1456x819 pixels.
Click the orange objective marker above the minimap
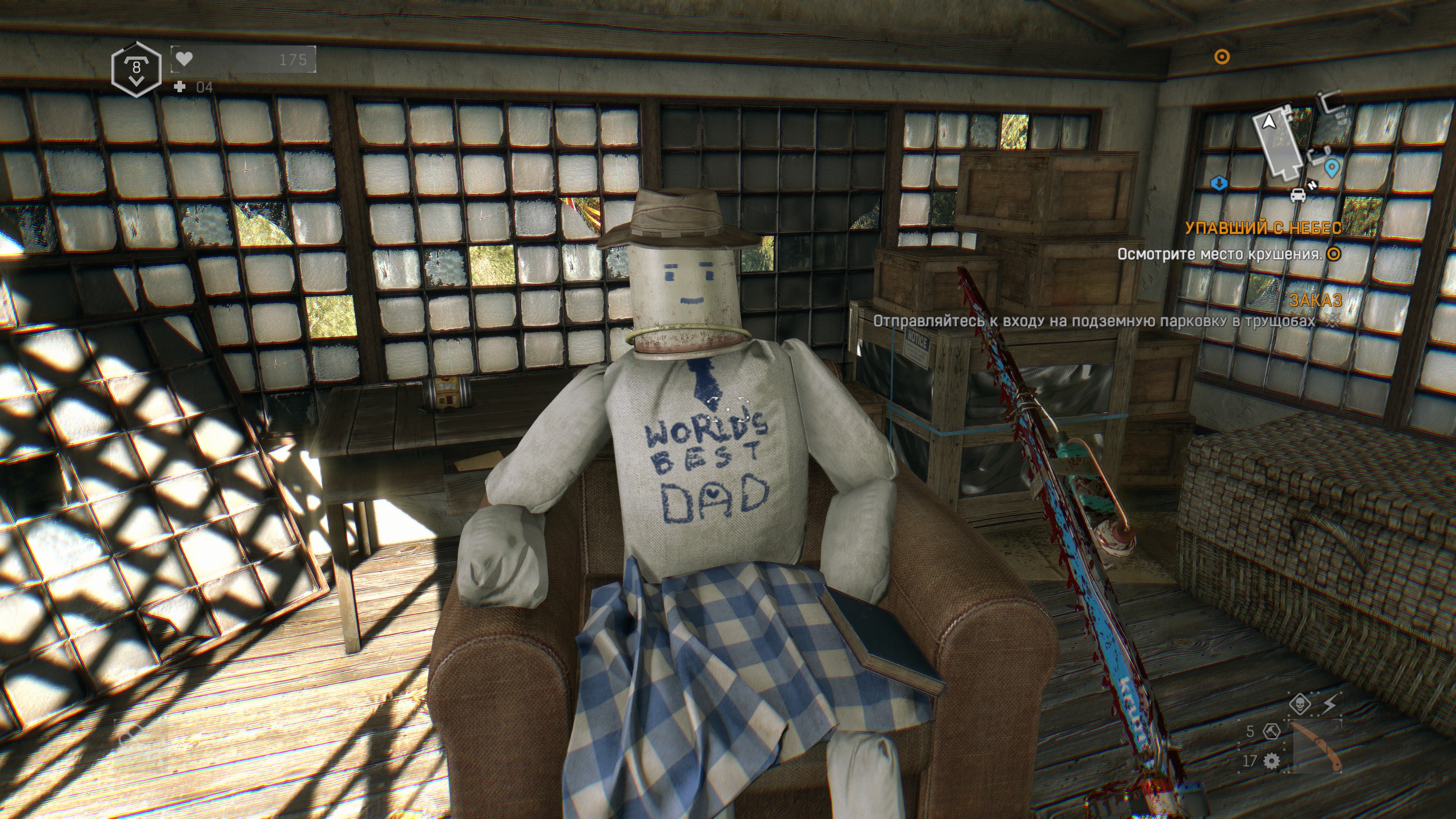1222,57
